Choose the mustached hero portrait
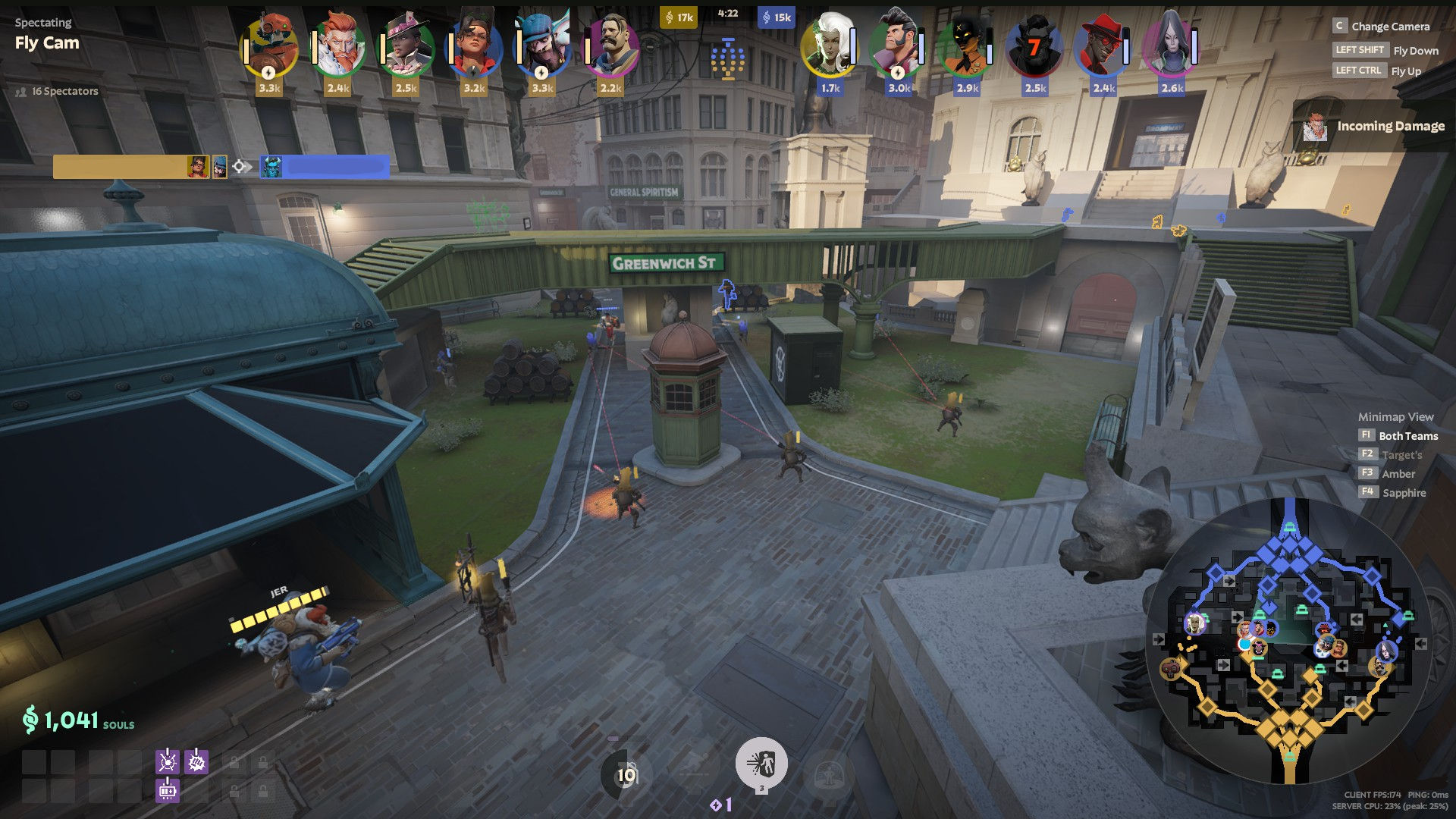This screenshot has width=1456, height=819. [x=610, y=48]
